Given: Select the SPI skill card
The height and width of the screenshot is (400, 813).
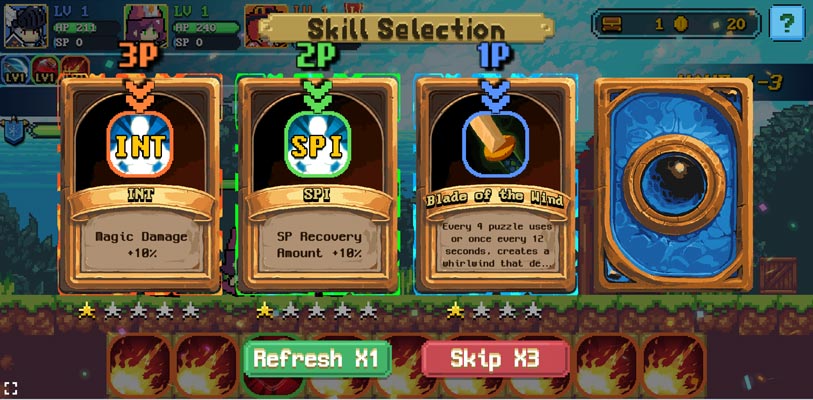Looking at the screenshot, I should (x=317, y=185).
